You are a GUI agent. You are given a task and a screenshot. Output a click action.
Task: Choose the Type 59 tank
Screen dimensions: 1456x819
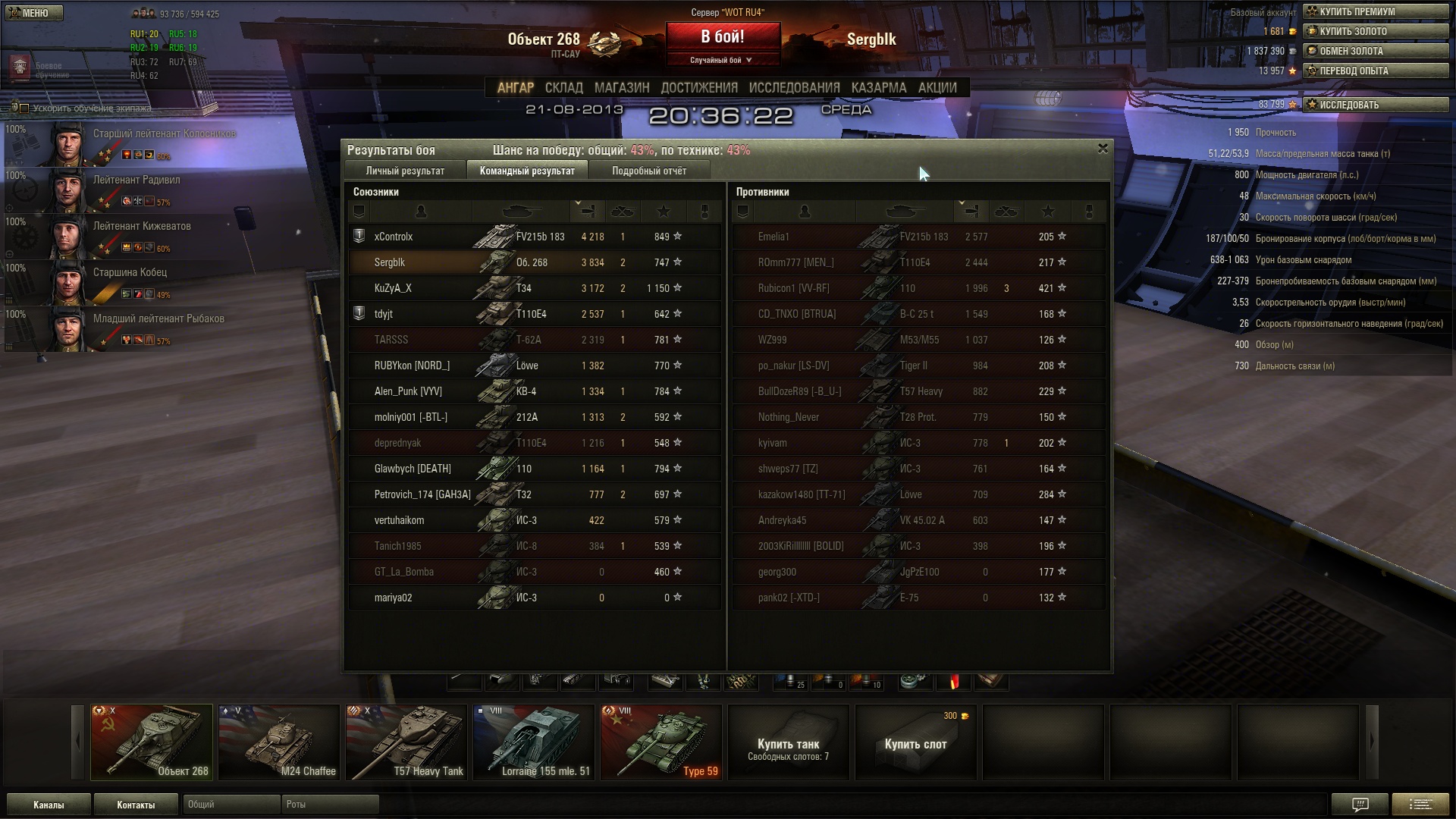(x=661, y=742)
